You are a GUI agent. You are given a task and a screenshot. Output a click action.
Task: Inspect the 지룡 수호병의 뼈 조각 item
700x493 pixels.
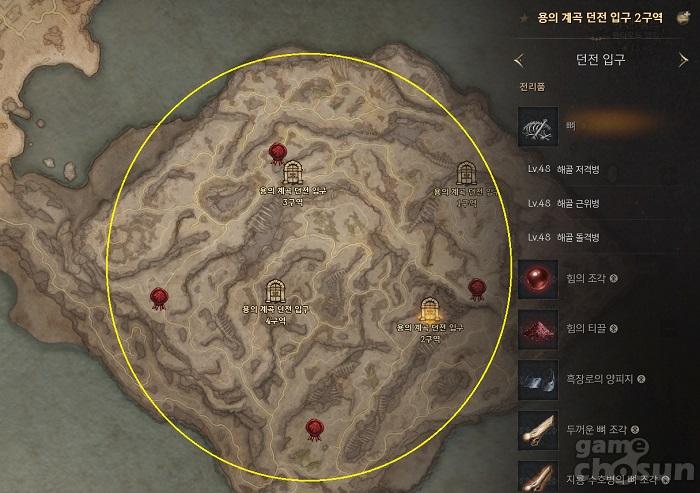[x=538, y=475]
